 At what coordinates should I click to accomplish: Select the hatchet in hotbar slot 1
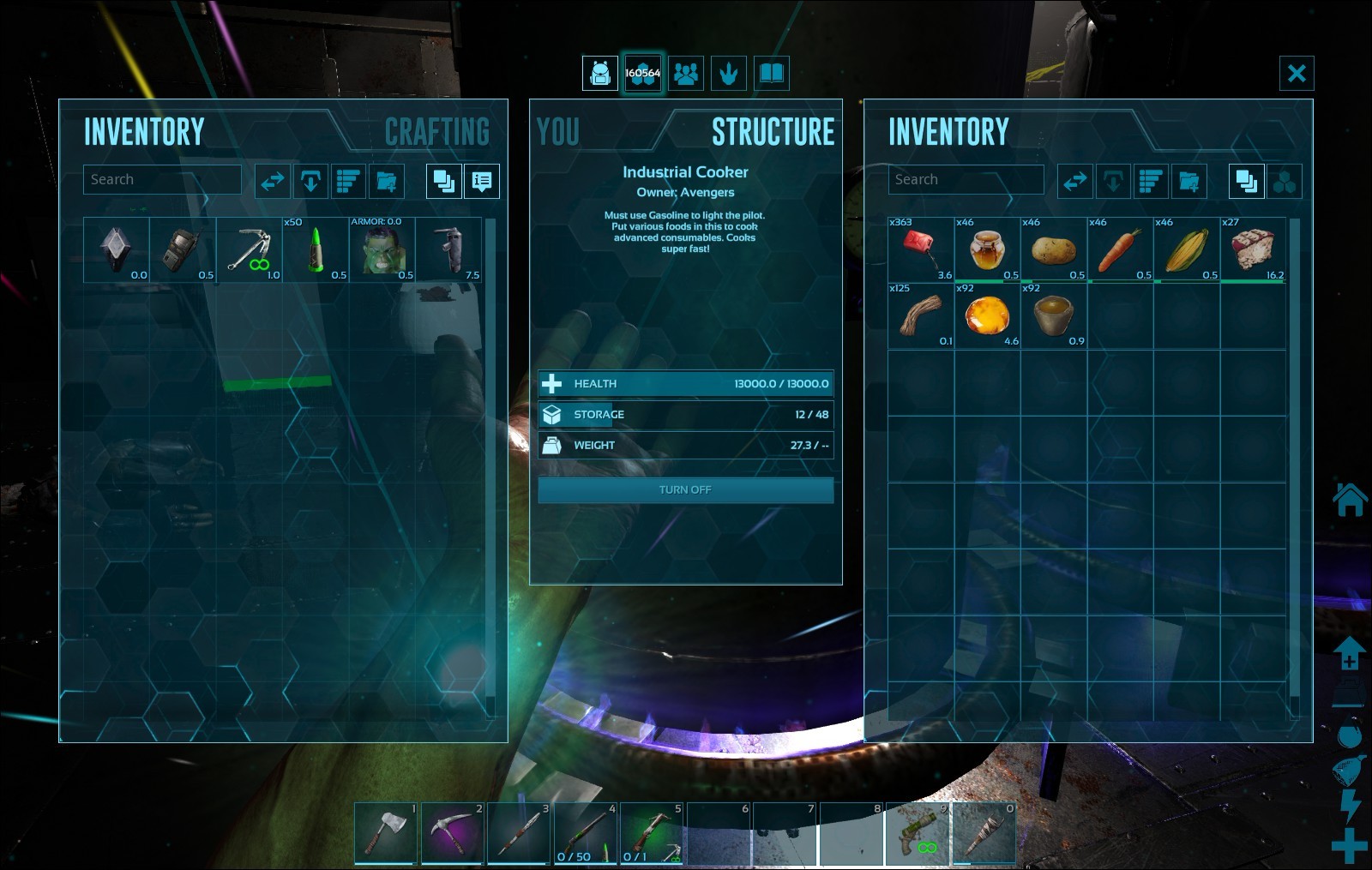(x=386, y=833)
